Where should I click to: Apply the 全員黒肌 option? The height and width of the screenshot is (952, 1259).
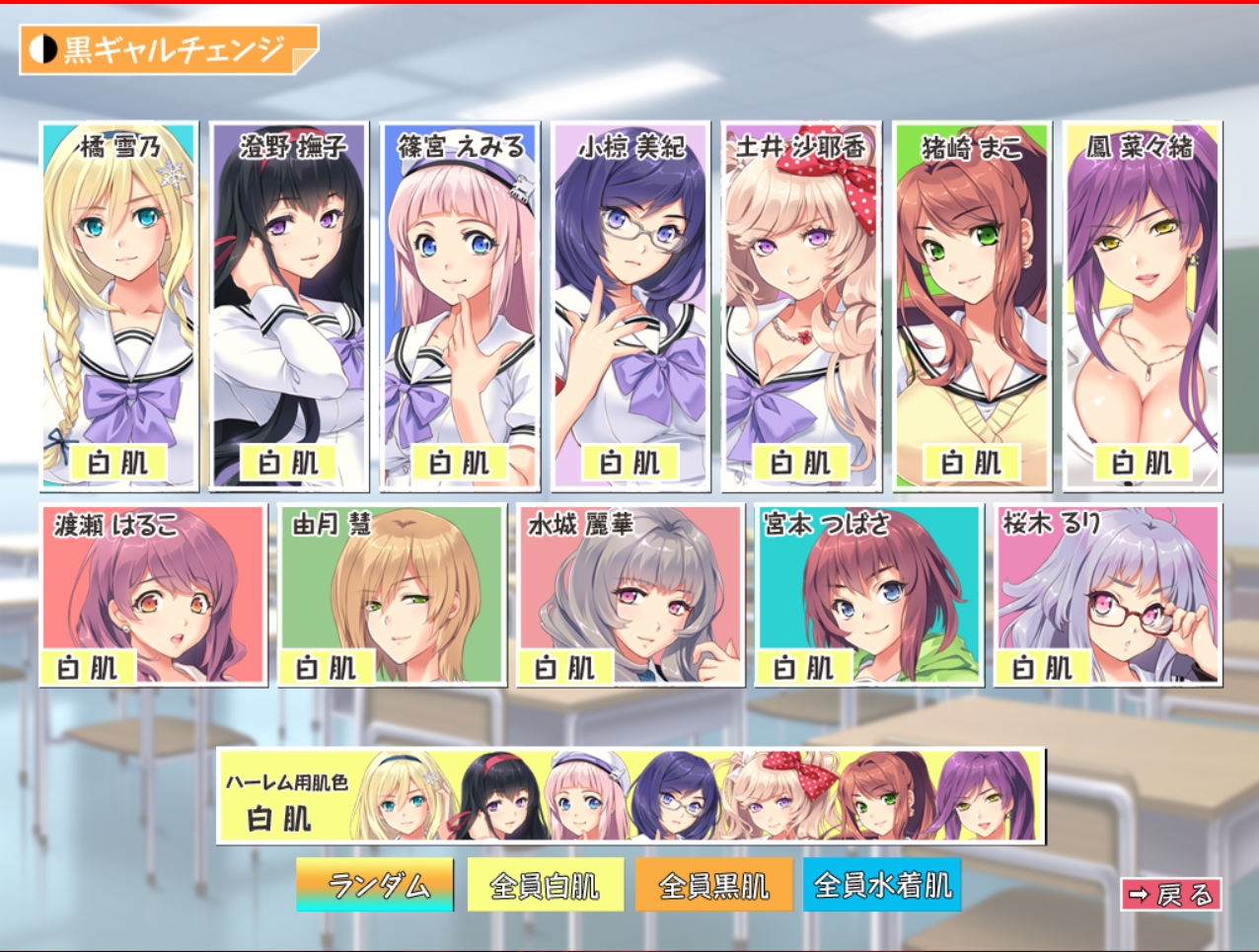[713, 885]
